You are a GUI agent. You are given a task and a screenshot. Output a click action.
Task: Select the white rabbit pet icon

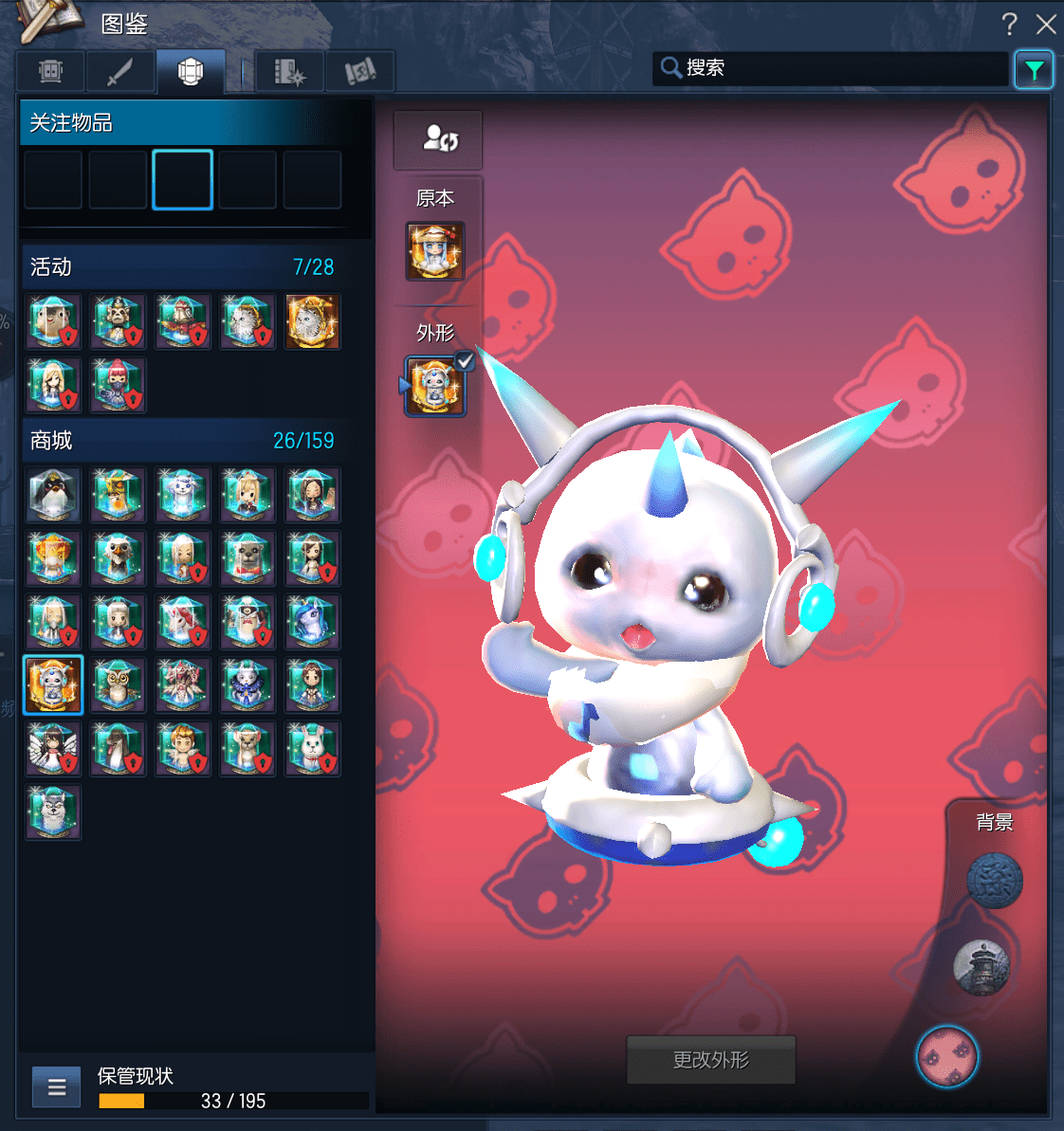(311, 749)
